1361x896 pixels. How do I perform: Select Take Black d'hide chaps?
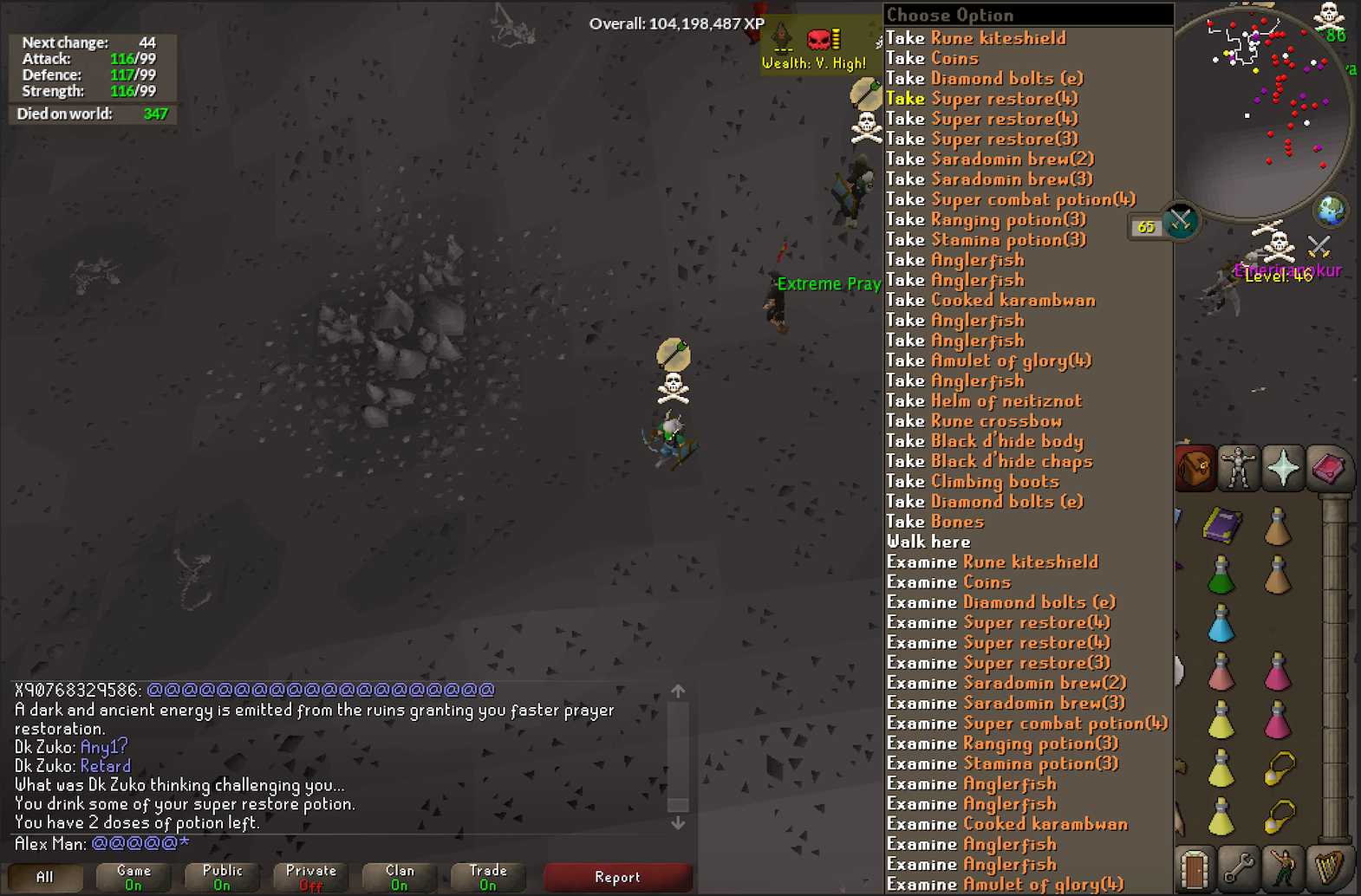[989, 461]
